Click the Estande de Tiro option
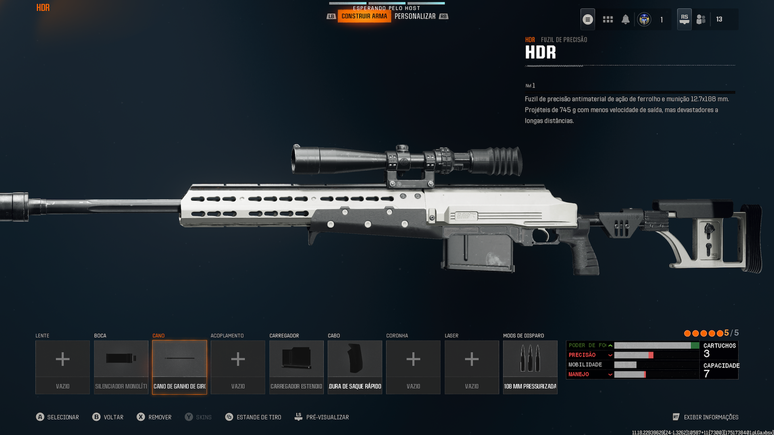The height and width of the screenshot is (435, 774). tap(257, 417)
